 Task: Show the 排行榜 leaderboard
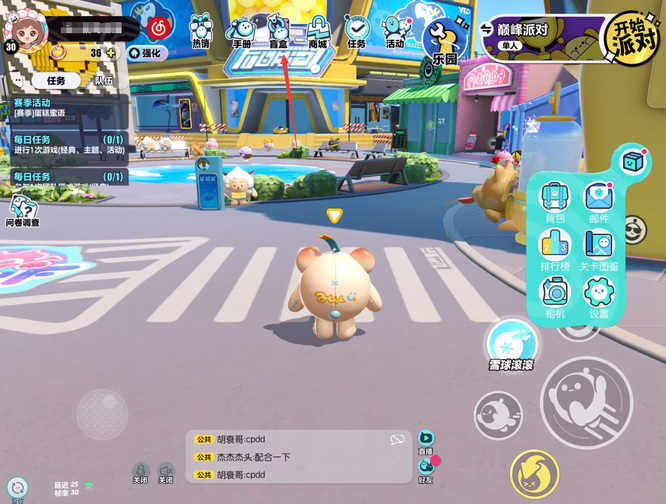pos(555,248)
